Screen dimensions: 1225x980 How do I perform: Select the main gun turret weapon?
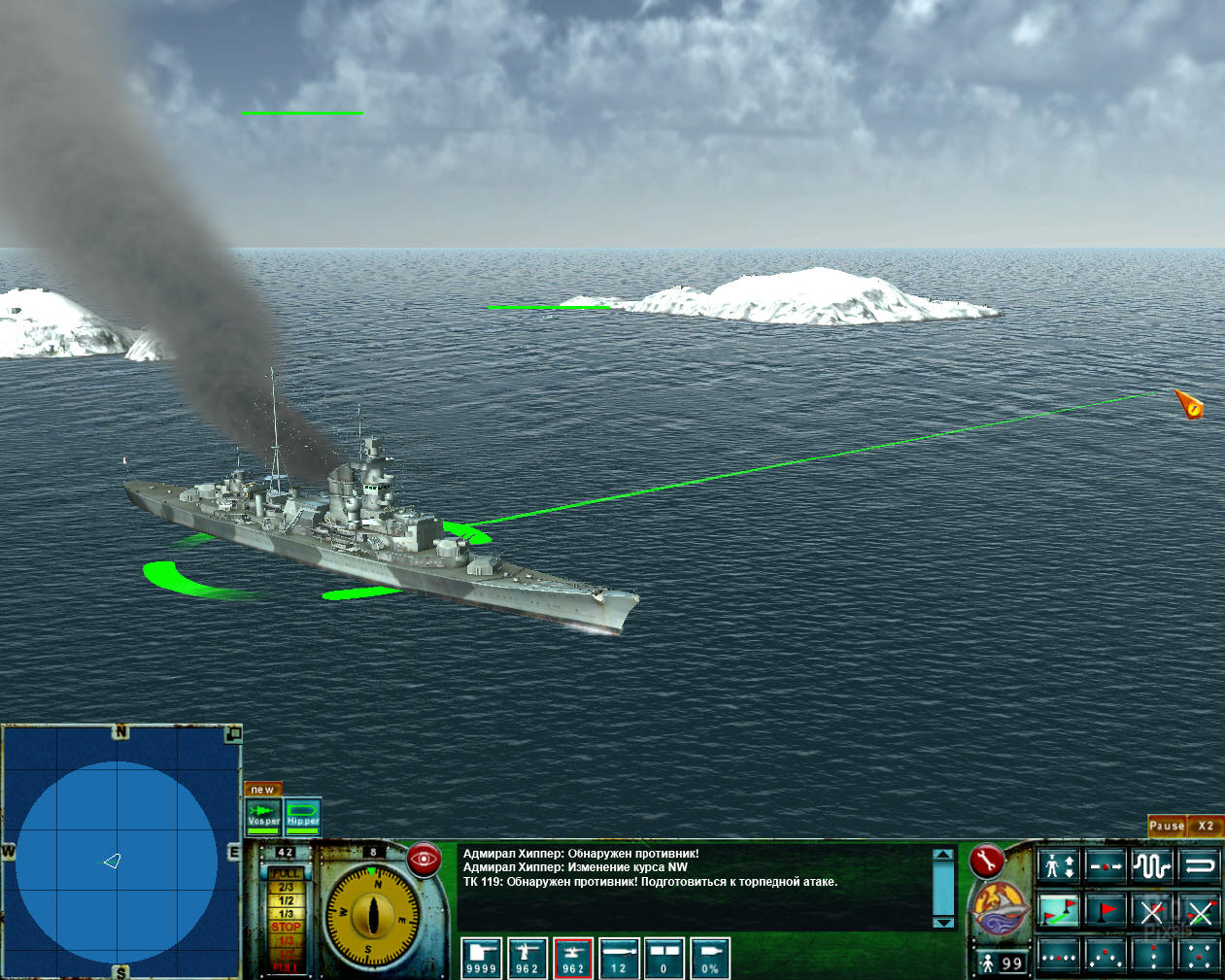(481, 957)
